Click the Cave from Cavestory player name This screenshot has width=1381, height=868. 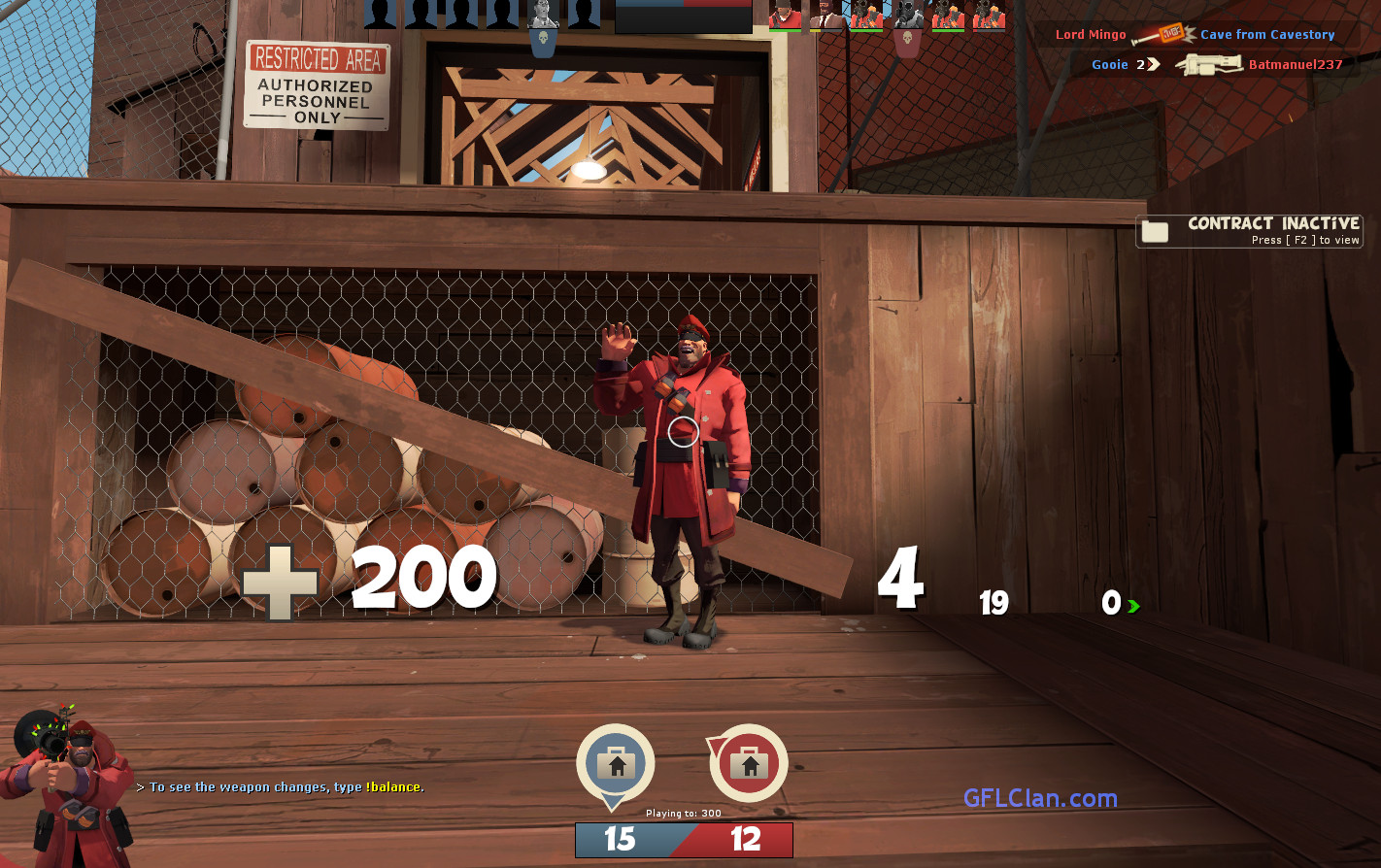pos(1267,35)
